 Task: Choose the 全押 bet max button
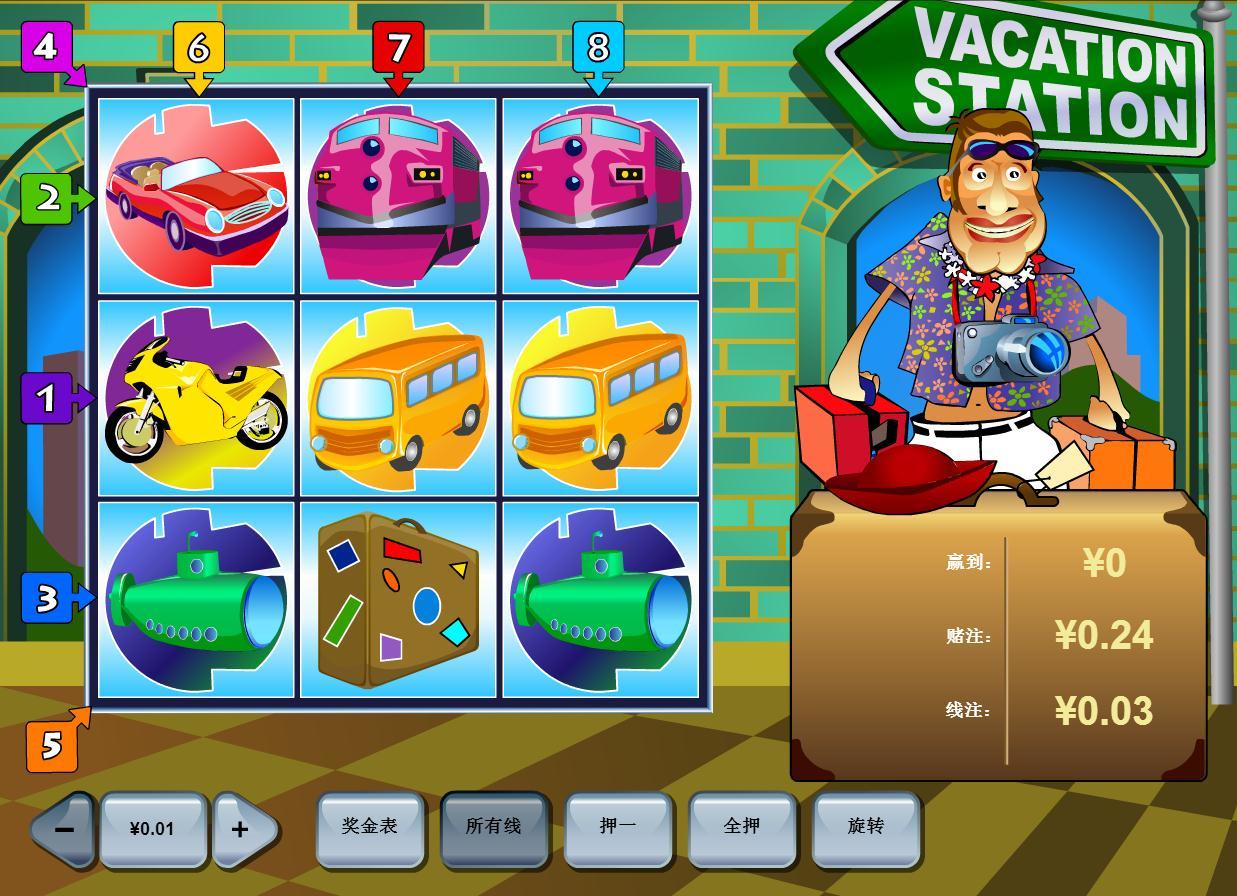[x=741, y=827]
